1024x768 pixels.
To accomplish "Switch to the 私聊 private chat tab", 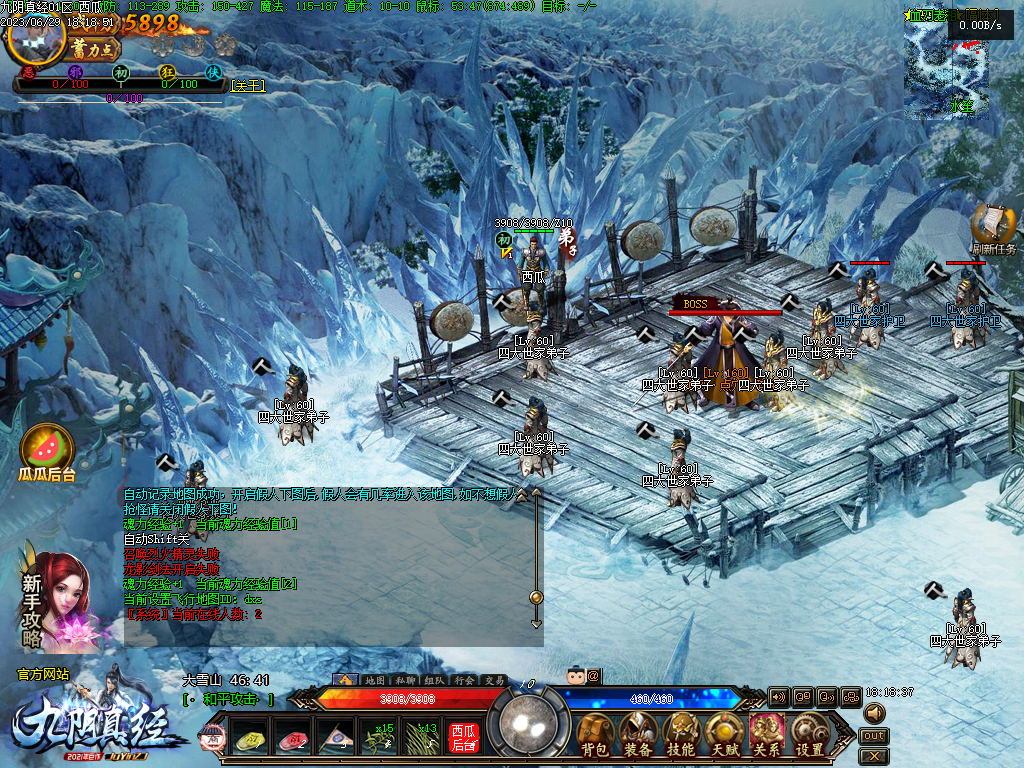I will pyautogui.click(x=404, y=680).
